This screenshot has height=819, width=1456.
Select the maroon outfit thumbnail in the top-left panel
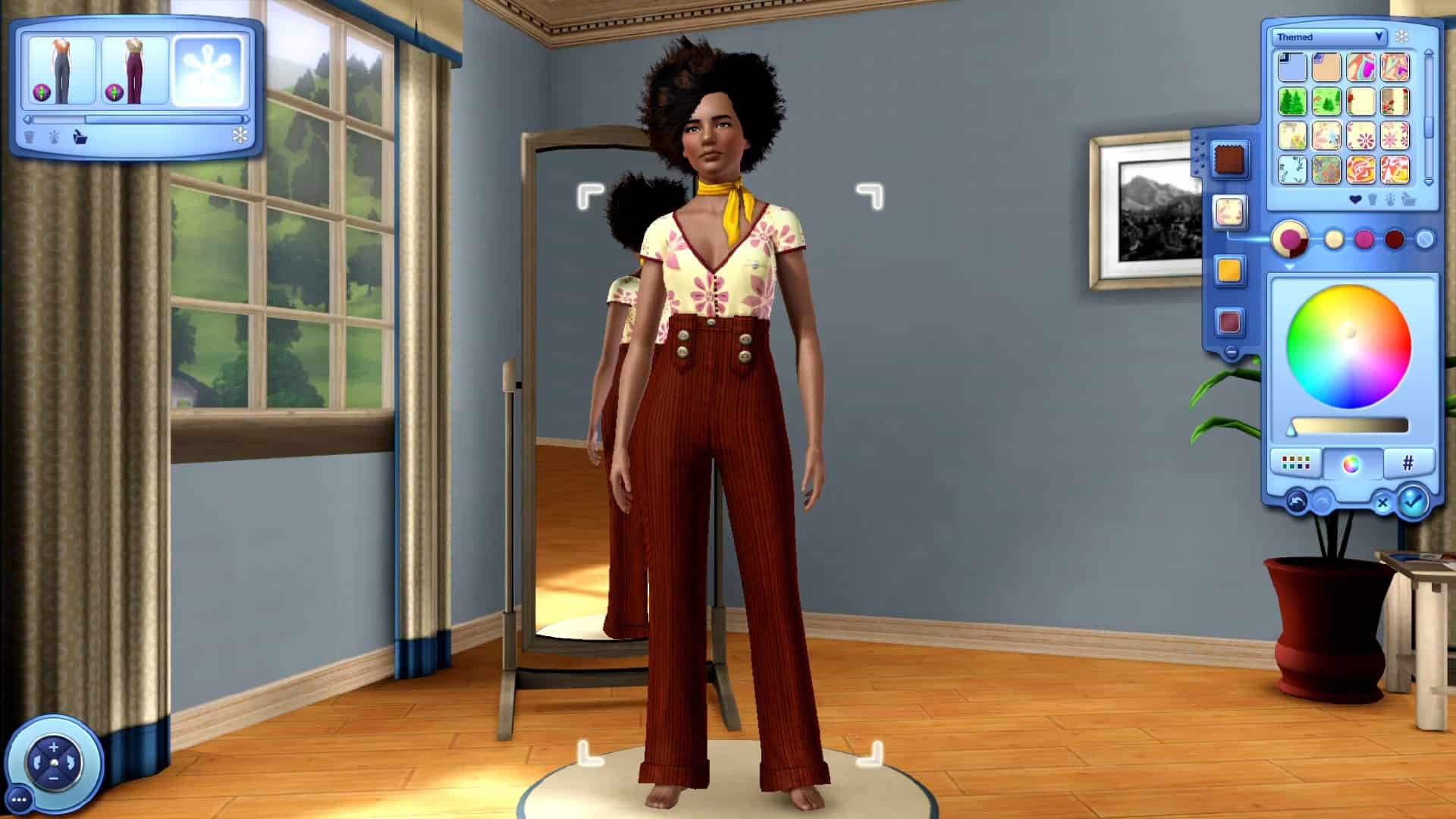[x=135, y=71]
